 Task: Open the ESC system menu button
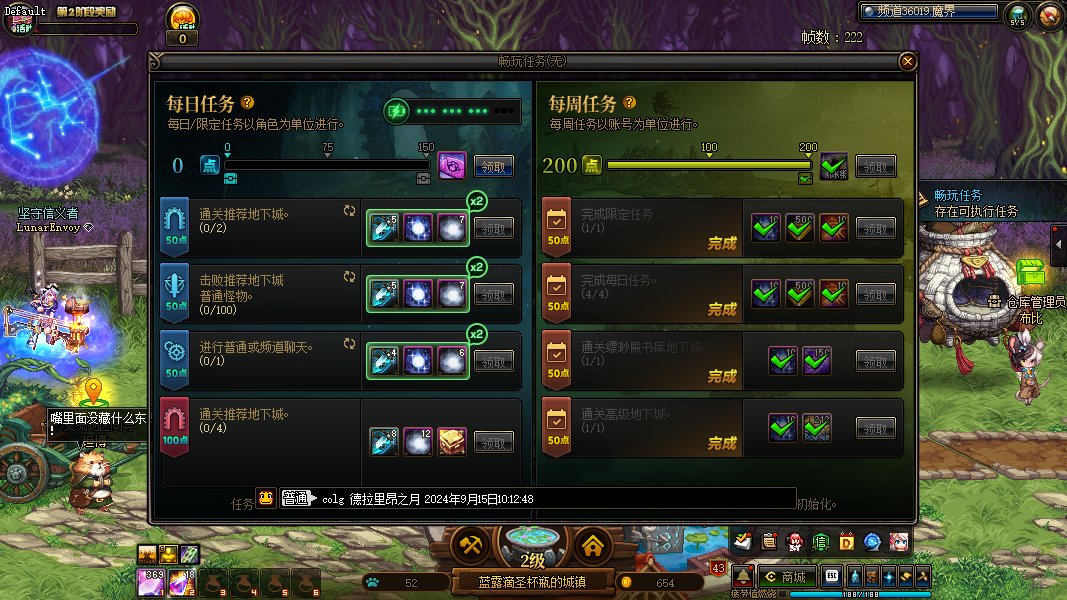pyautogui.click(x=831, y=576)
